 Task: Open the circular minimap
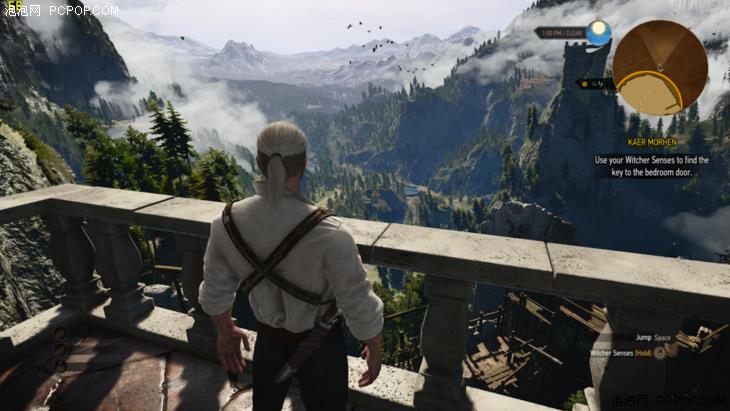click(660, 67)
